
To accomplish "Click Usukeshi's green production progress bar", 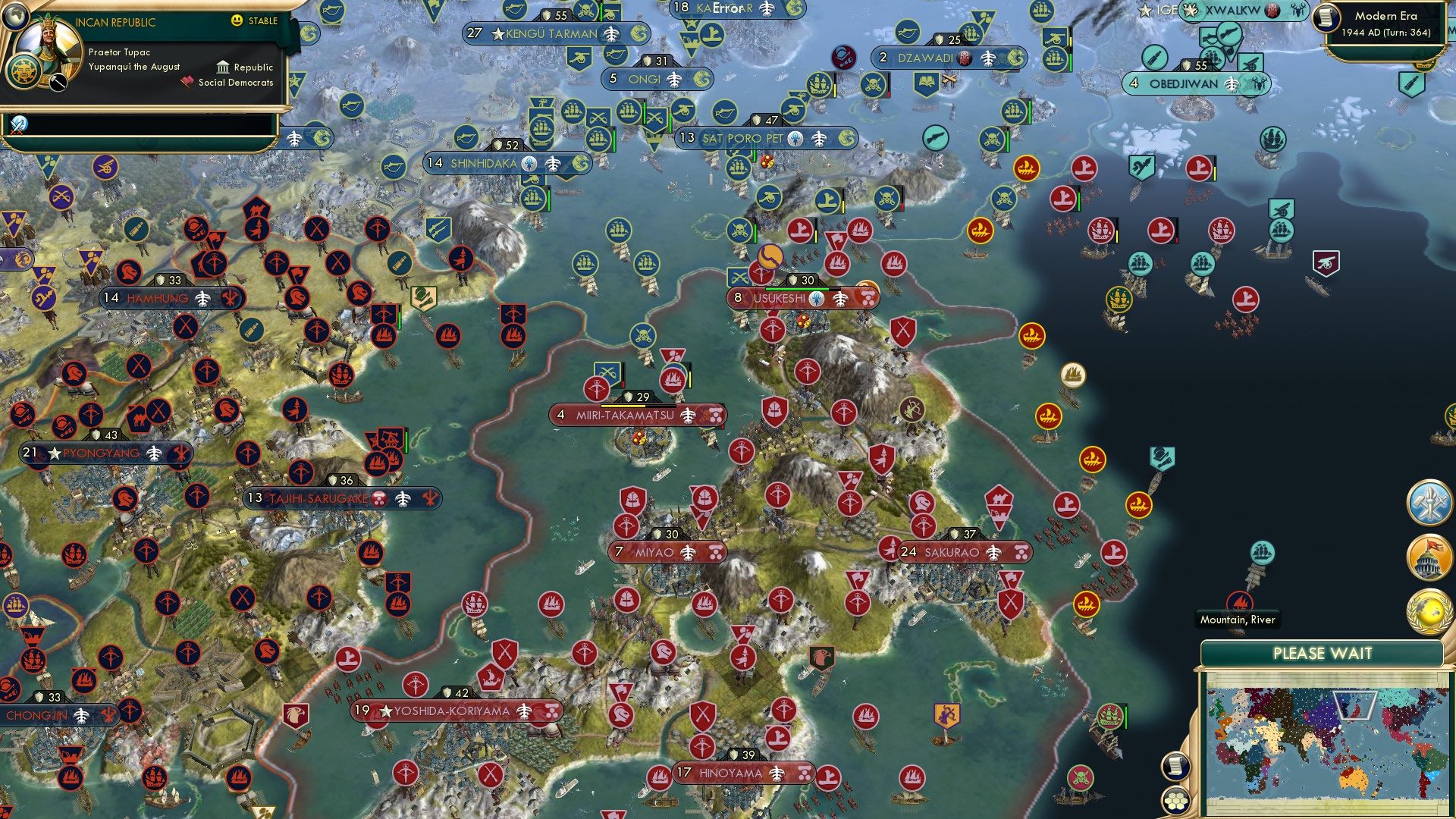I will pyautogui.click(x=796, y=289).
